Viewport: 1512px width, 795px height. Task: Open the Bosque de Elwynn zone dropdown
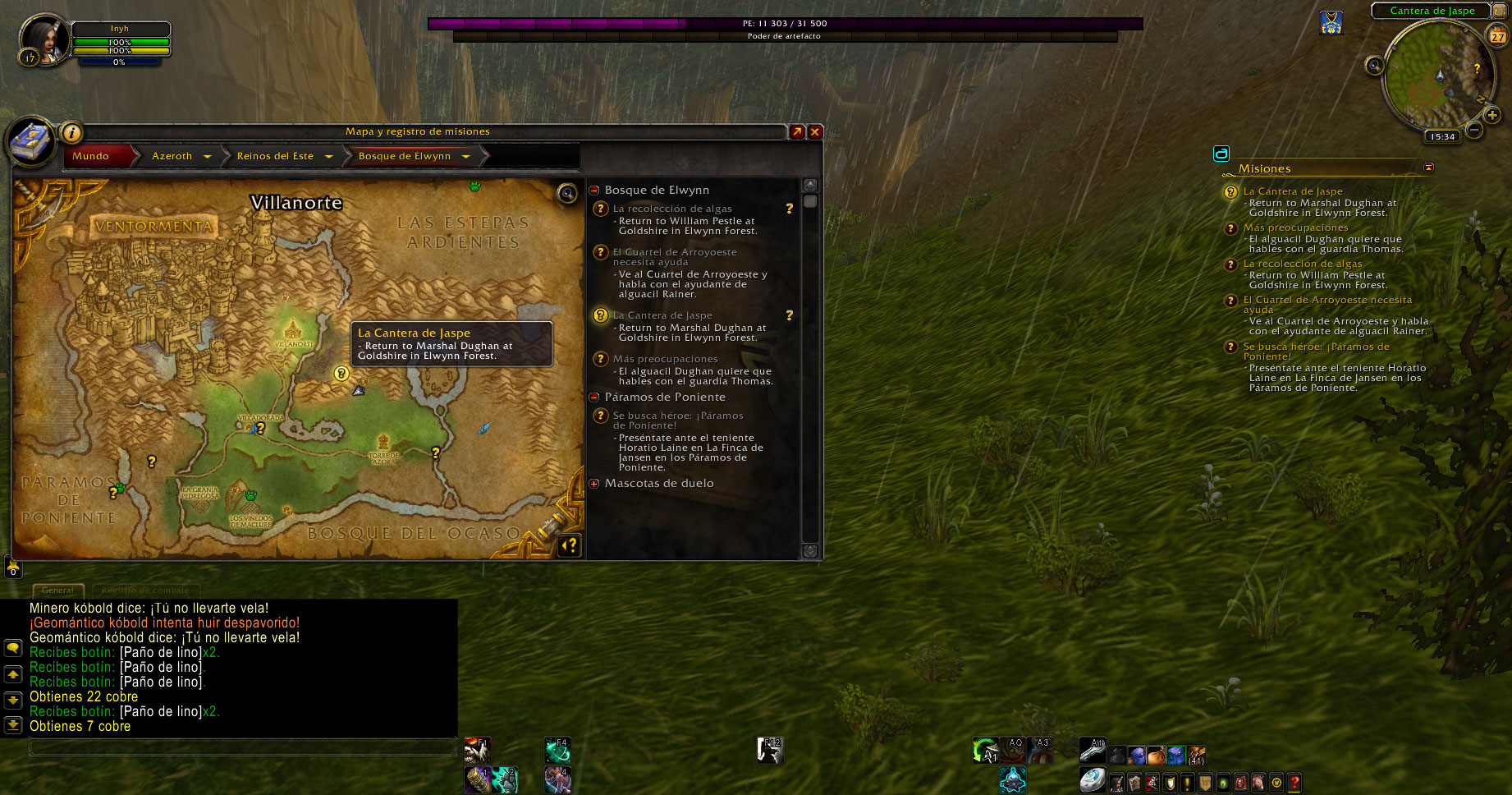[x=465, y=156]
